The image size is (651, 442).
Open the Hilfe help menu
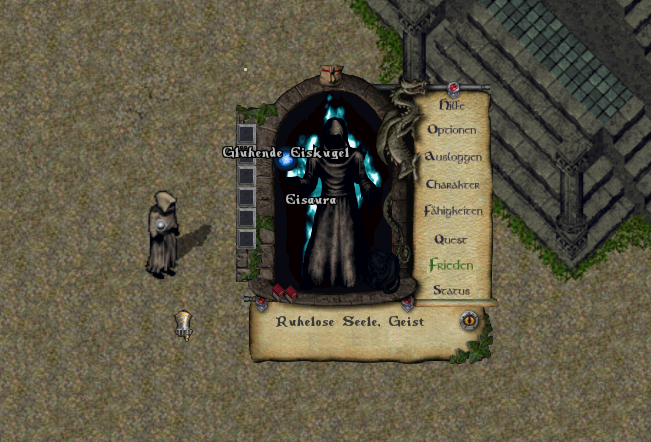[x=451, y=103]
